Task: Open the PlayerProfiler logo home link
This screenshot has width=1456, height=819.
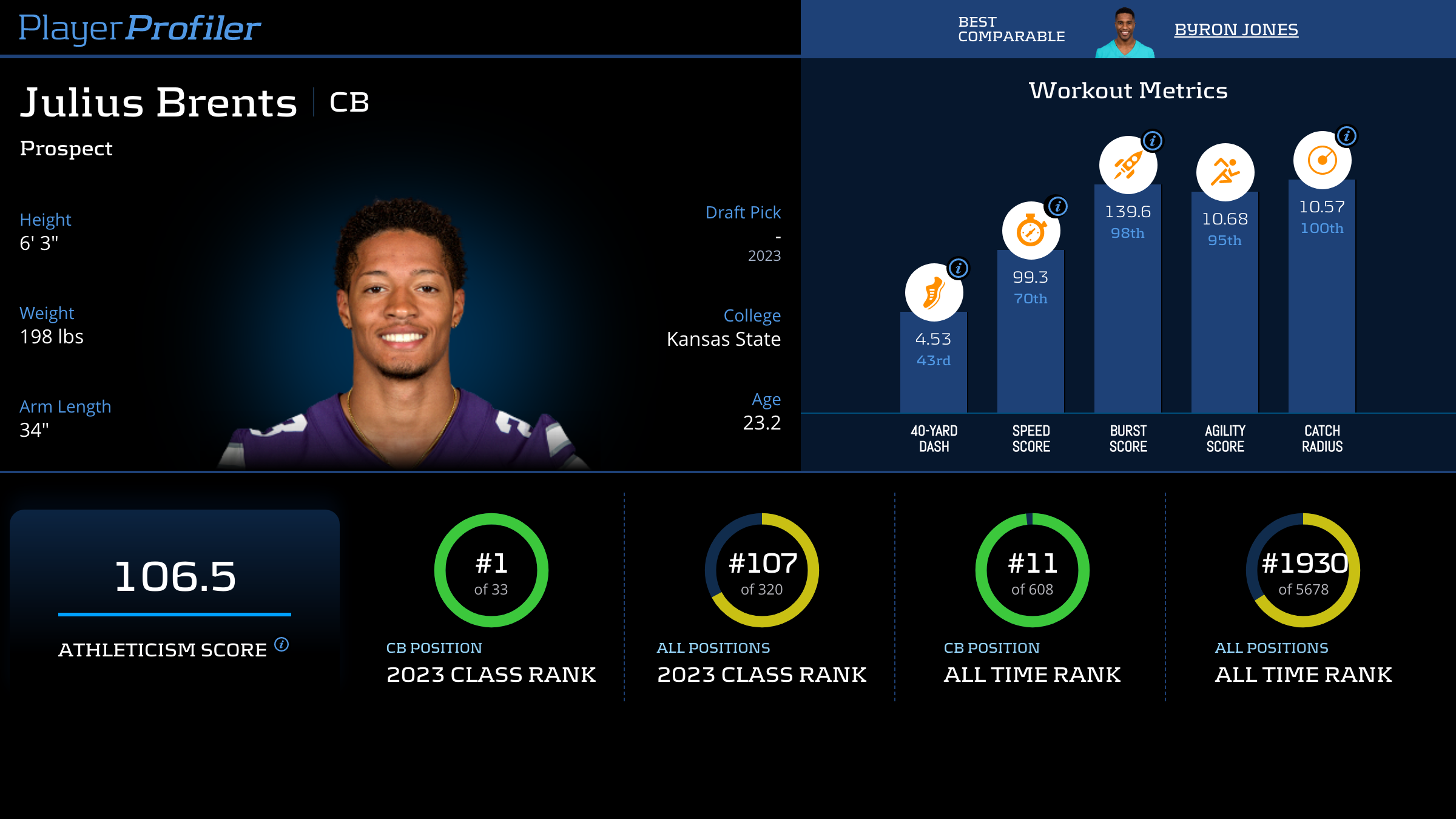Action: pos(140,29)
